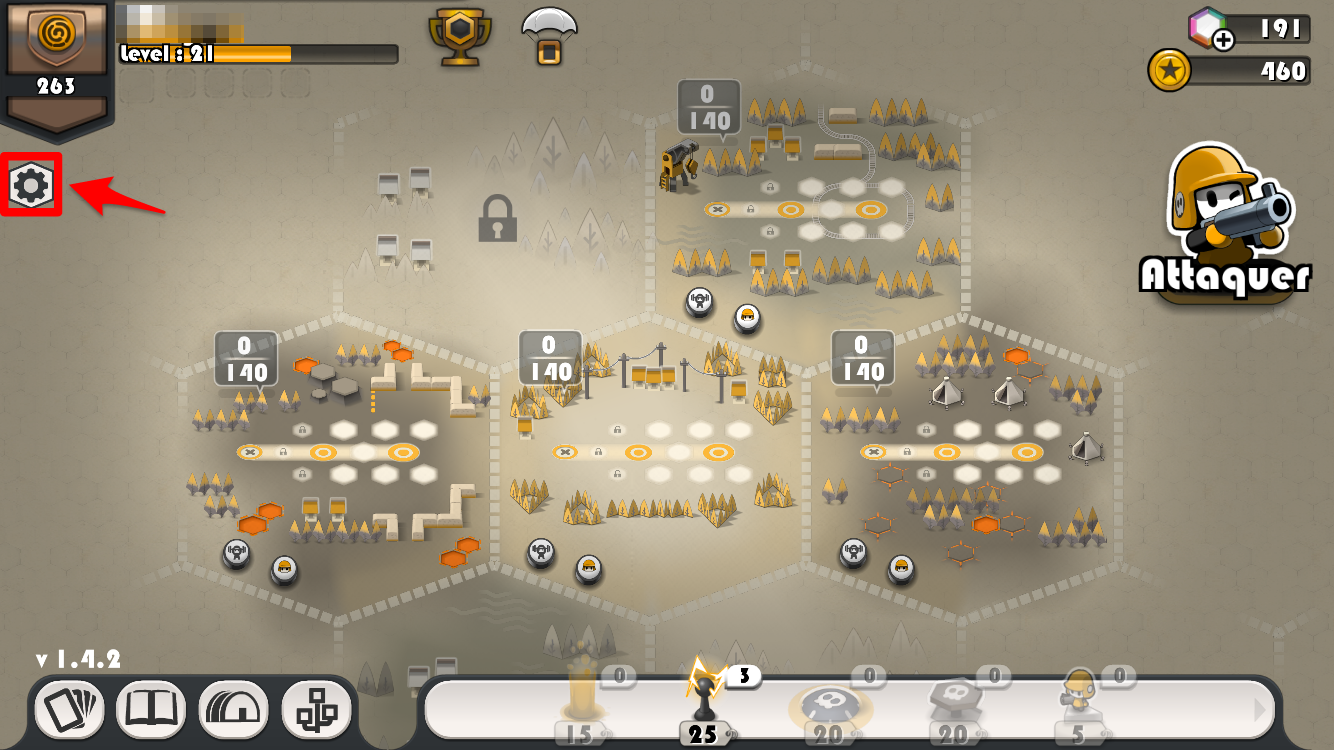
Task: Open the cards collection icon
Action: [x=72, y=708]
